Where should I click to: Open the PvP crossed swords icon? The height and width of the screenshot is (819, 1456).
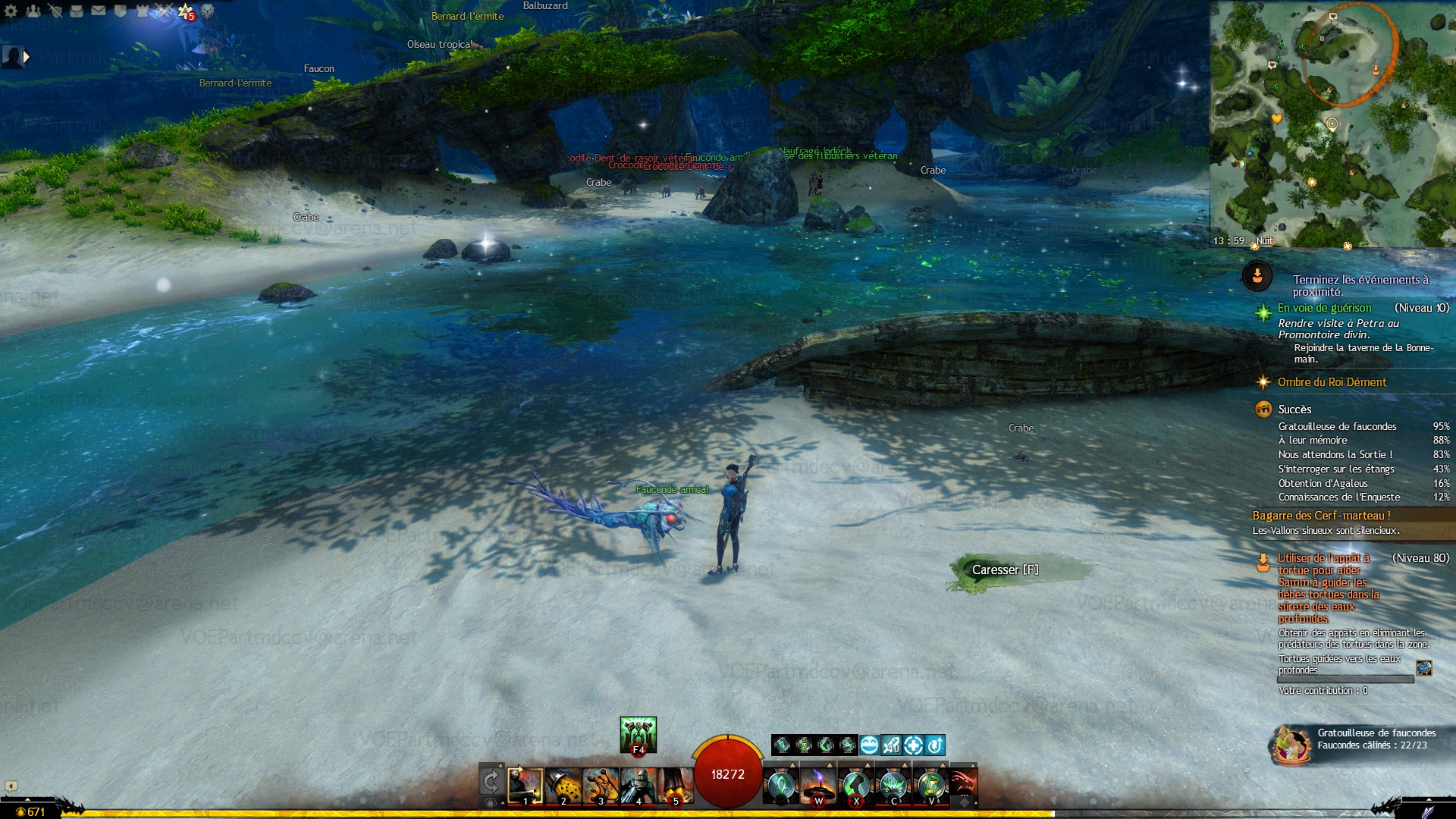coord(164,11)
